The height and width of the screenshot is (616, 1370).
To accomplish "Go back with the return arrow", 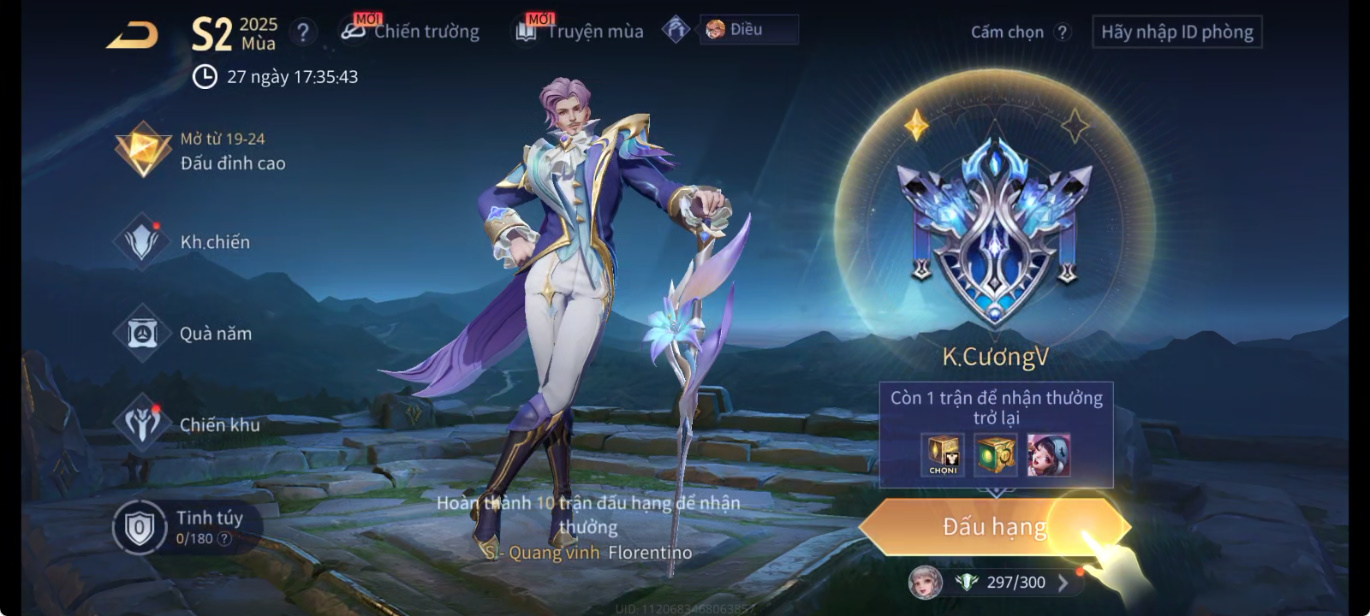I will pyautogui.click(x=132, y=35).
